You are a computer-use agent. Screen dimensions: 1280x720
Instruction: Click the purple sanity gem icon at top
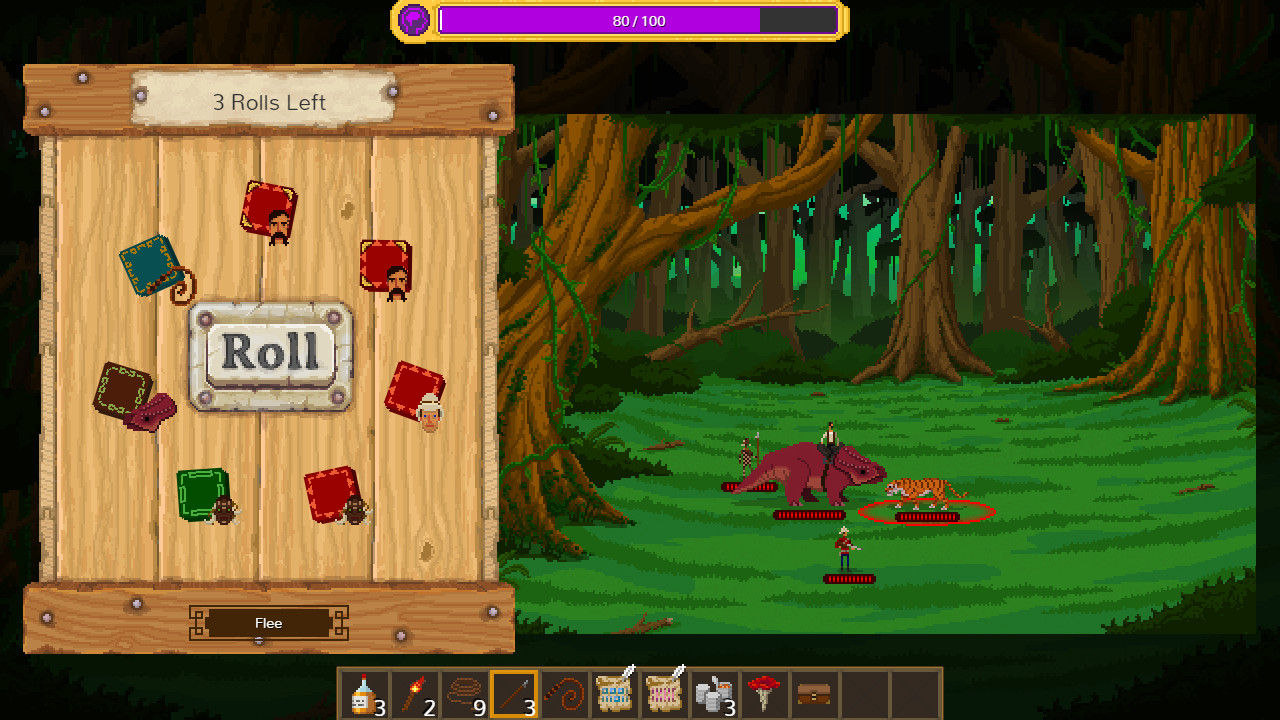[411, 19]
